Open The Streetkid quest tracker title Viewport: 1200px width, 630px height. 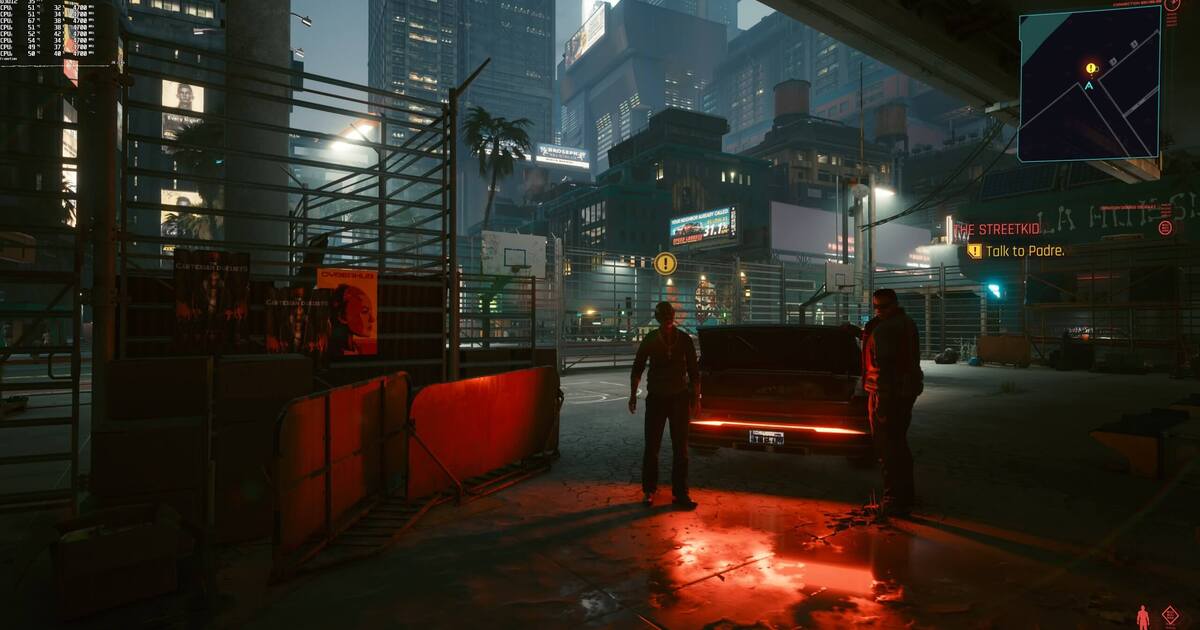[995, 229]
